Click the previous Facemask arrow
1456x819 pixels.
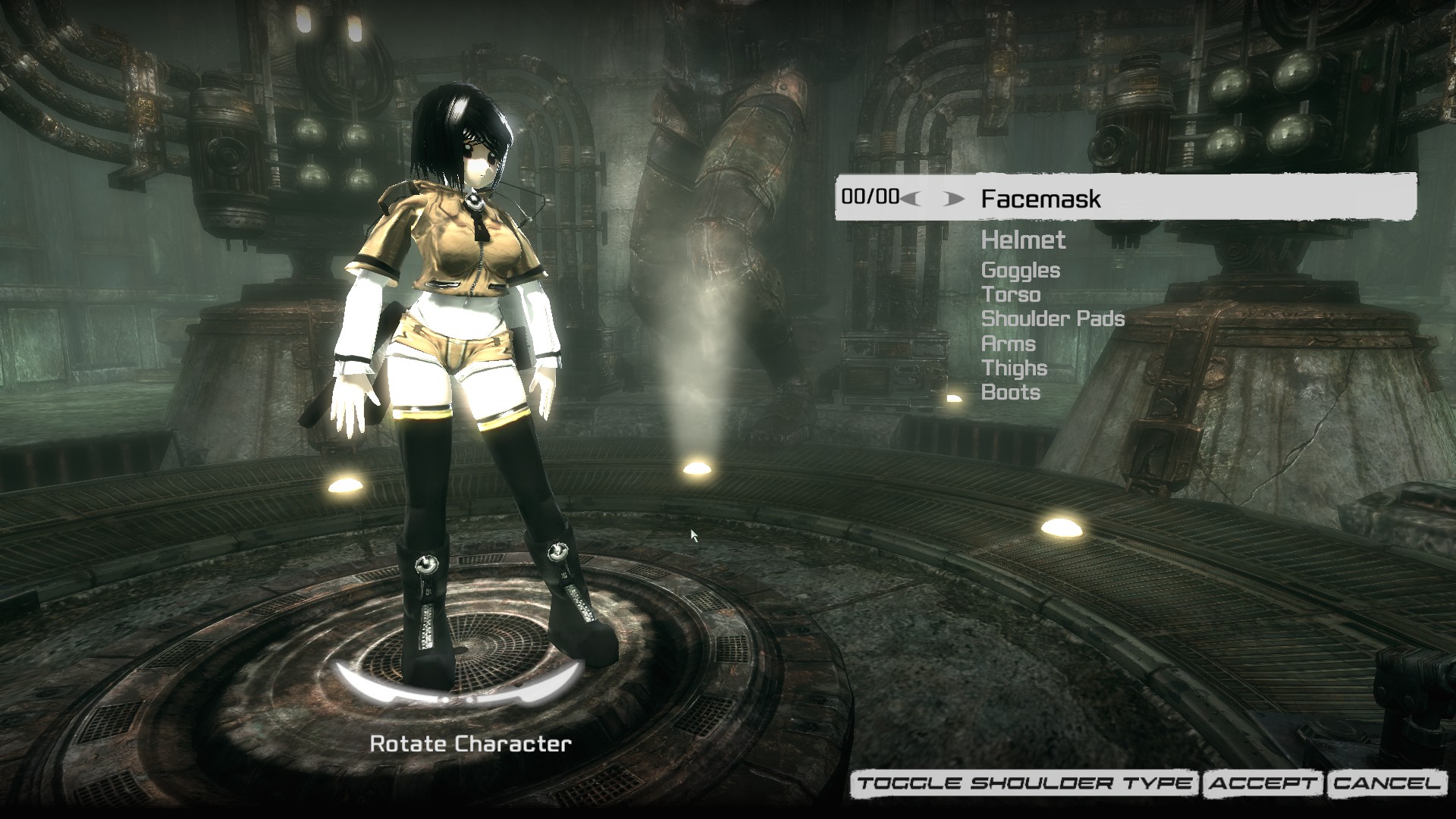point(912,199)
